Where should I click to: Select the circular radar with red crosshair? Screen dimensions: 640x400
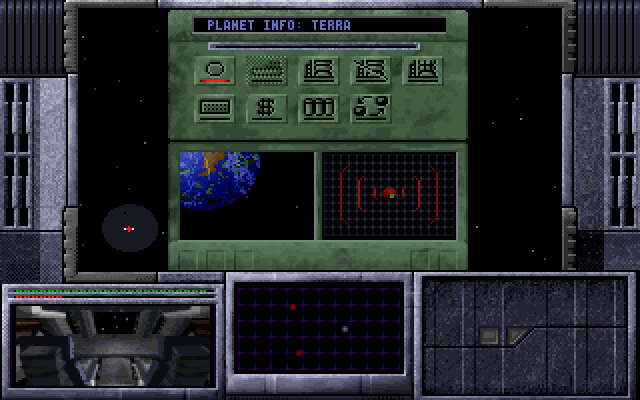tap(129, 229)
